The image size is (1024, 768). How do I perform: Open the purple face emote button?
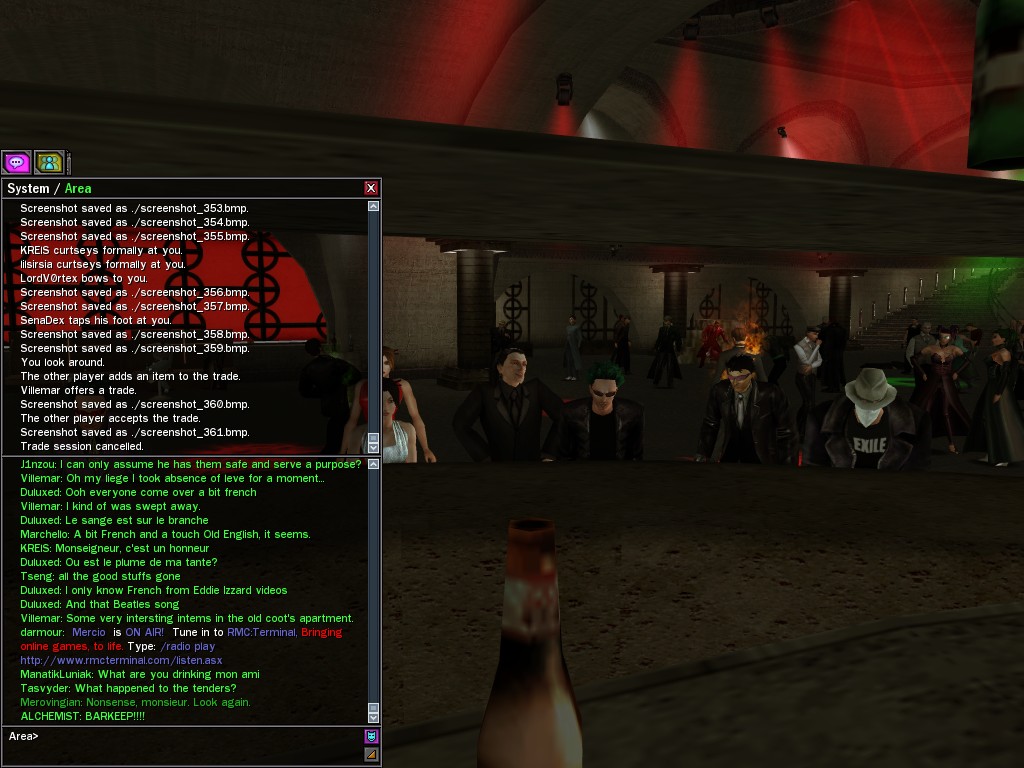click(x=371, y=736)
